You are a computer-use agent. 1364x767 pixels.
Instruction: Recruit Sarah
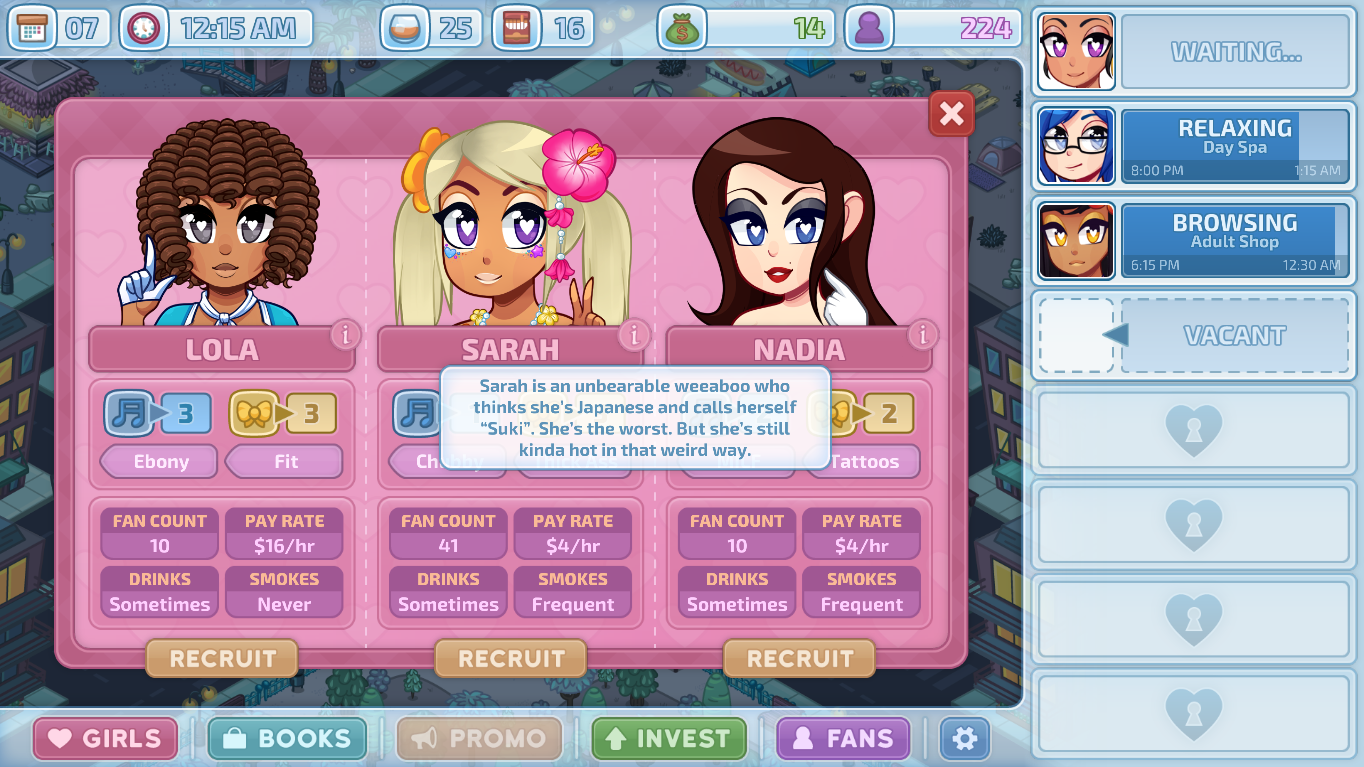(511, 659)
